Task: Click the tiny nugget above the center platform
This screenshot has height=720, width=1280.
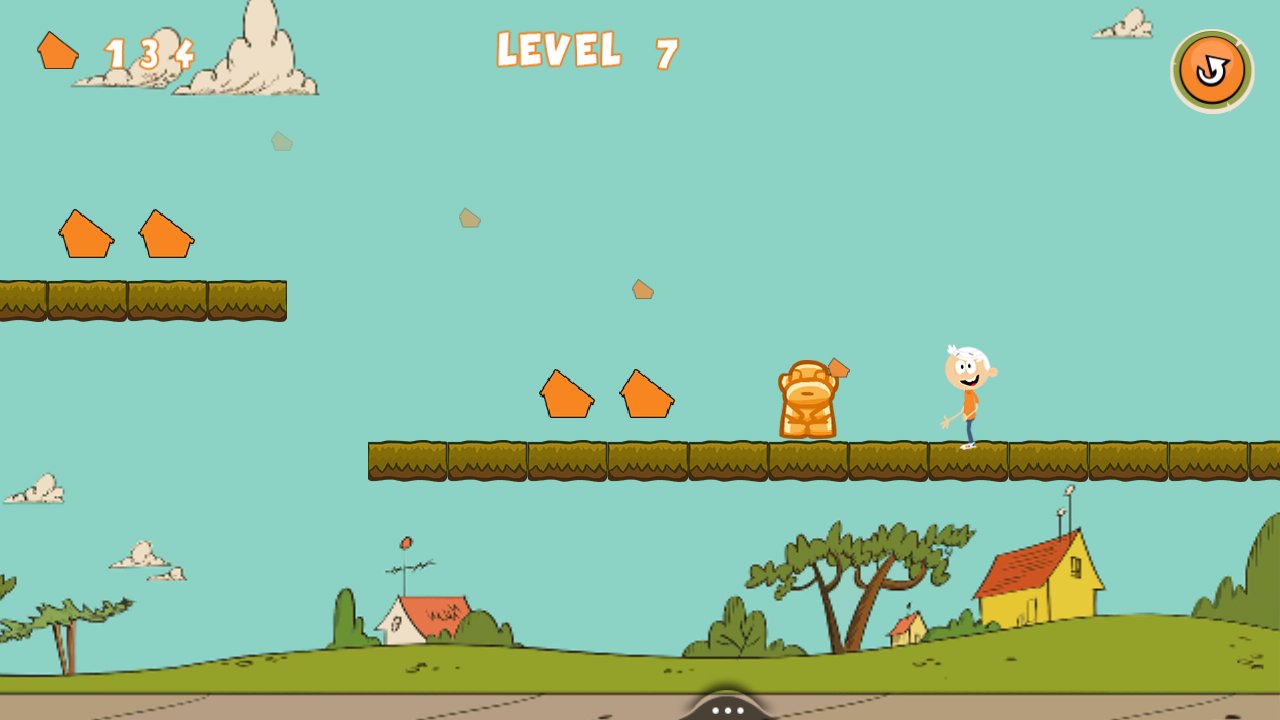Action: (x=641, y=289)
